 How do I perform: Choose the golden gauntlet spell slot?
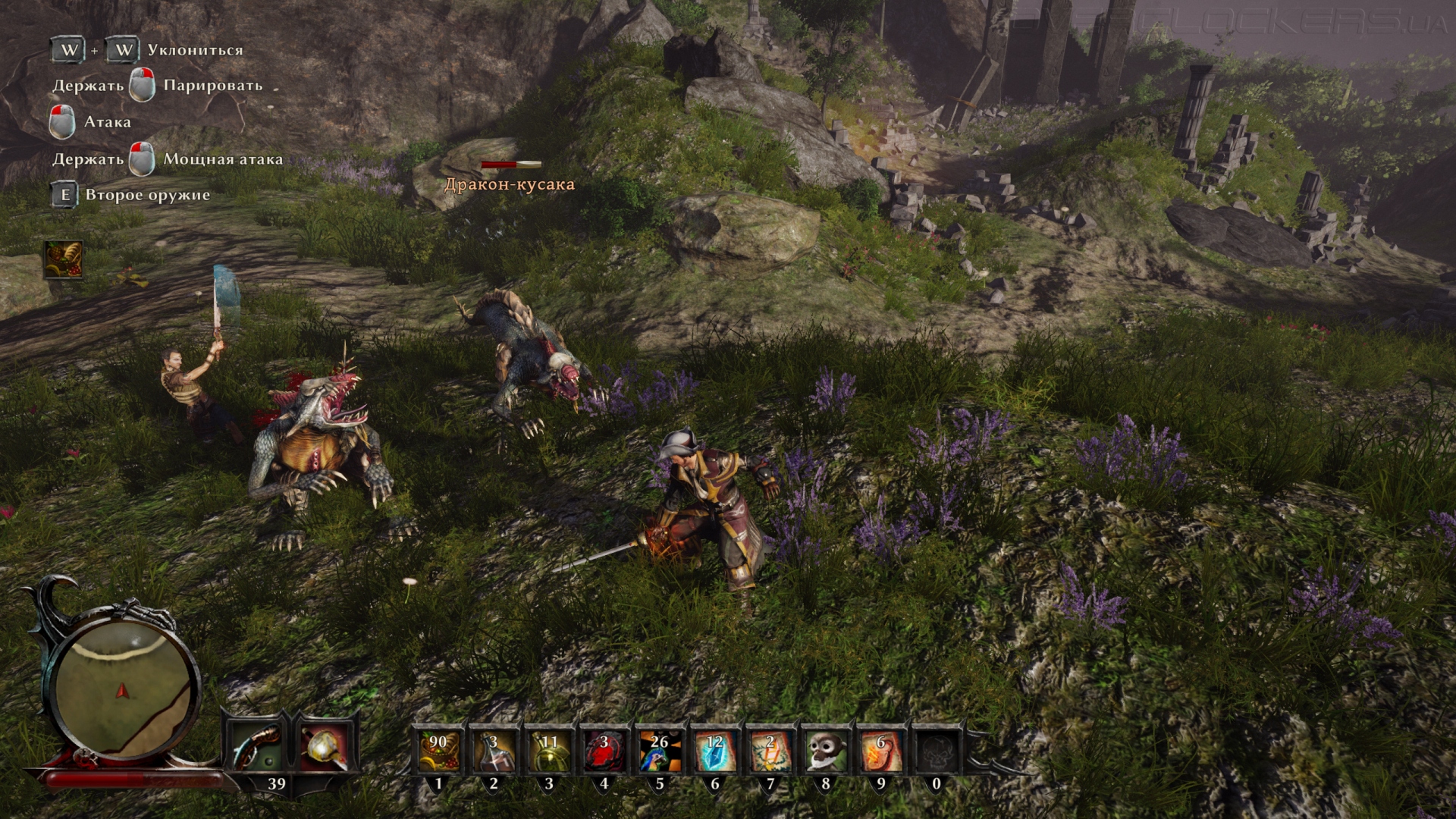(326, 748)
